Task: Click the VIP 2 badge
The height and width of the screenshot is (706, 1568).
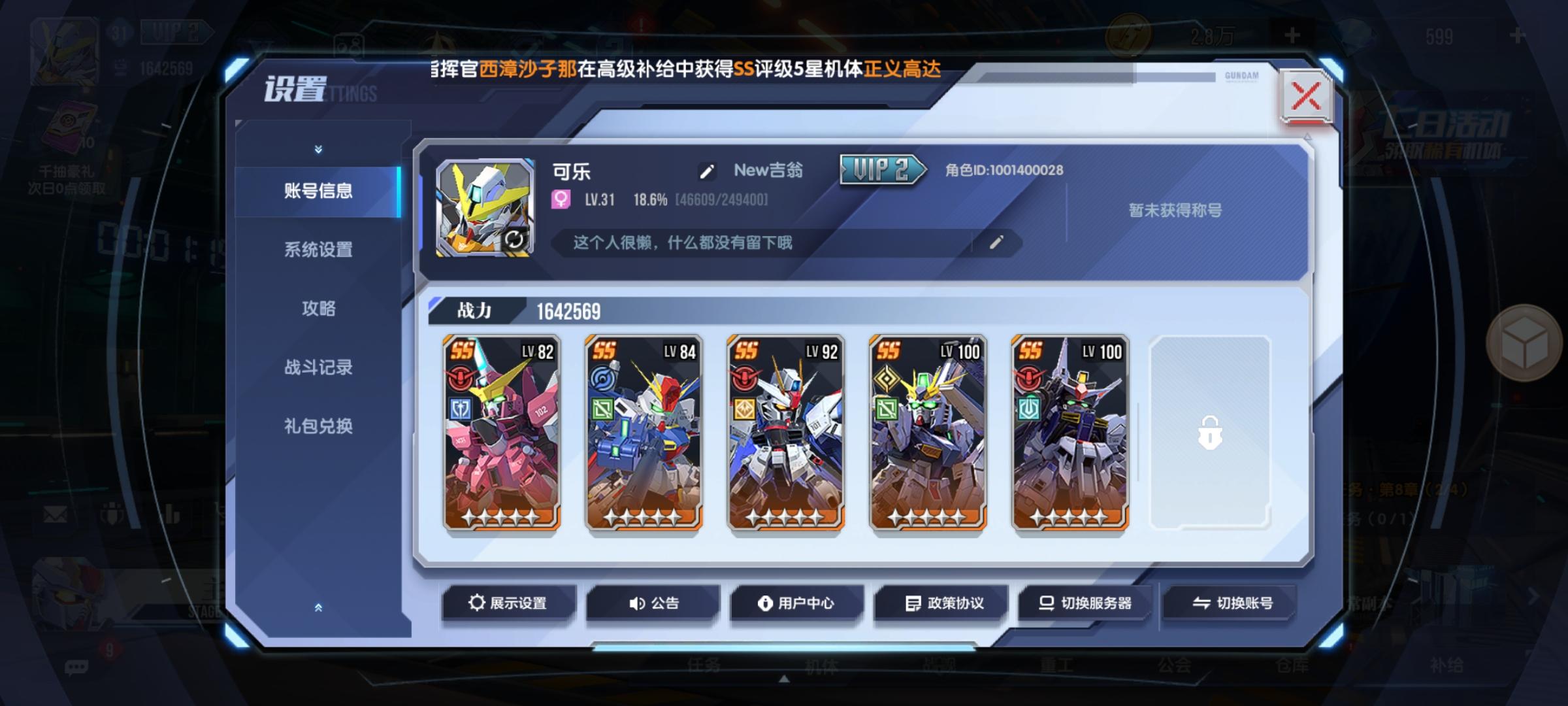Action: click(879, 169)
